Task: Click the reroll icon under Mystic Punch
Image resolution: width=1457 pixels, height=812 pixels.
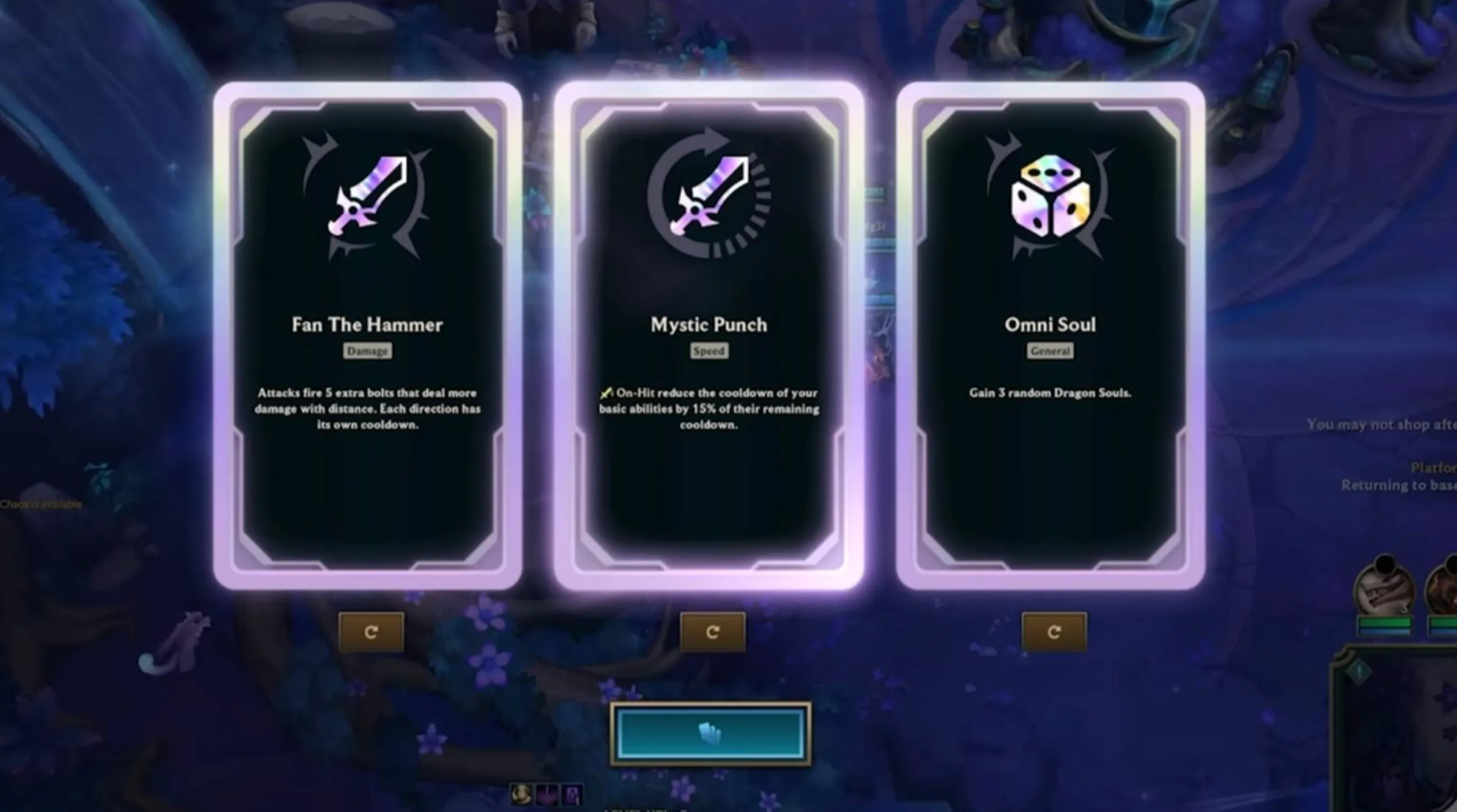Action: (x=713, y=632)
